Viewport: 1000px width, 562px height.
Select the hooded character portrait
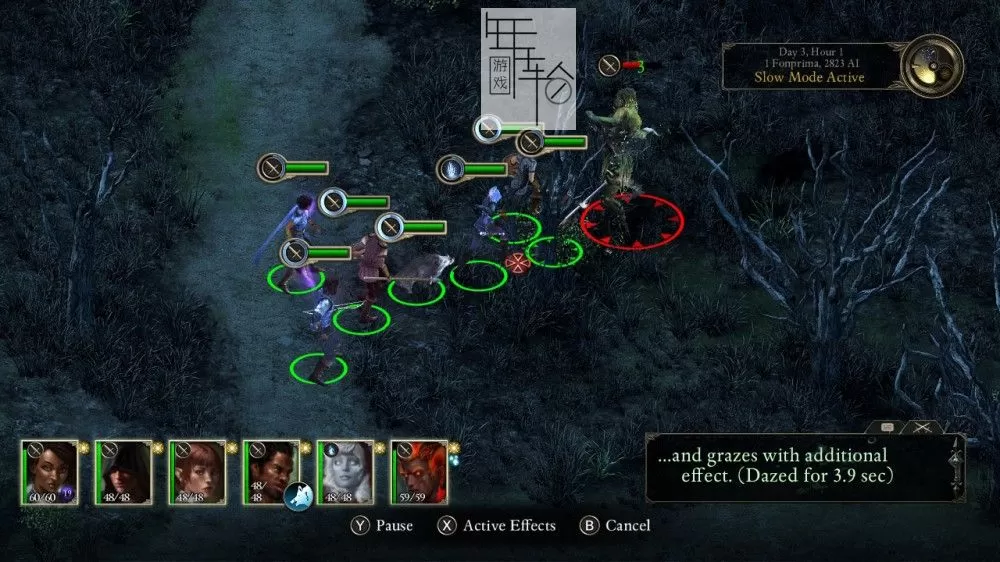click(x=124, y=471)
